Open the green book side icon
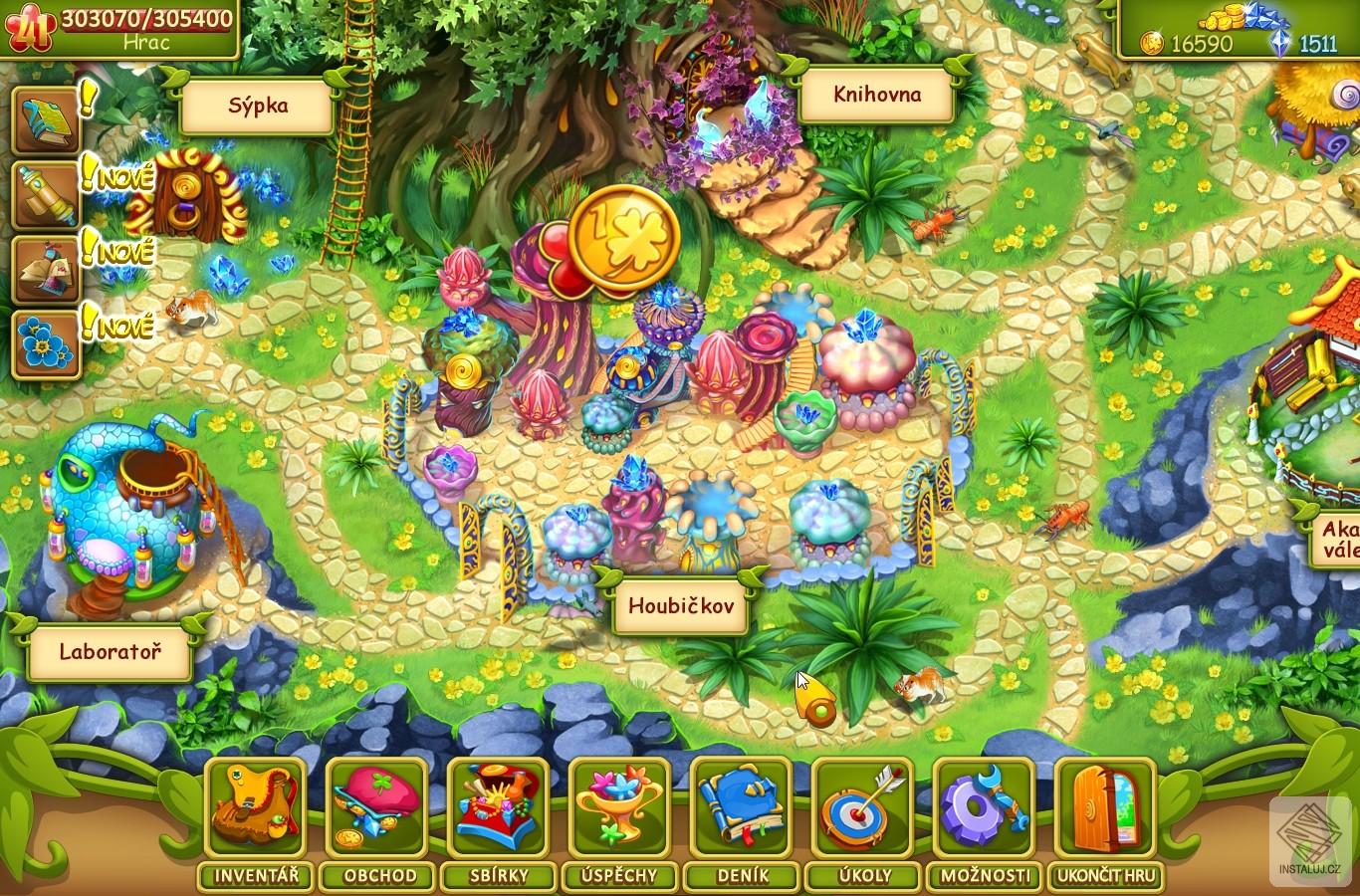The width and height of the screenshot is (1360, 896). point(46,121)
